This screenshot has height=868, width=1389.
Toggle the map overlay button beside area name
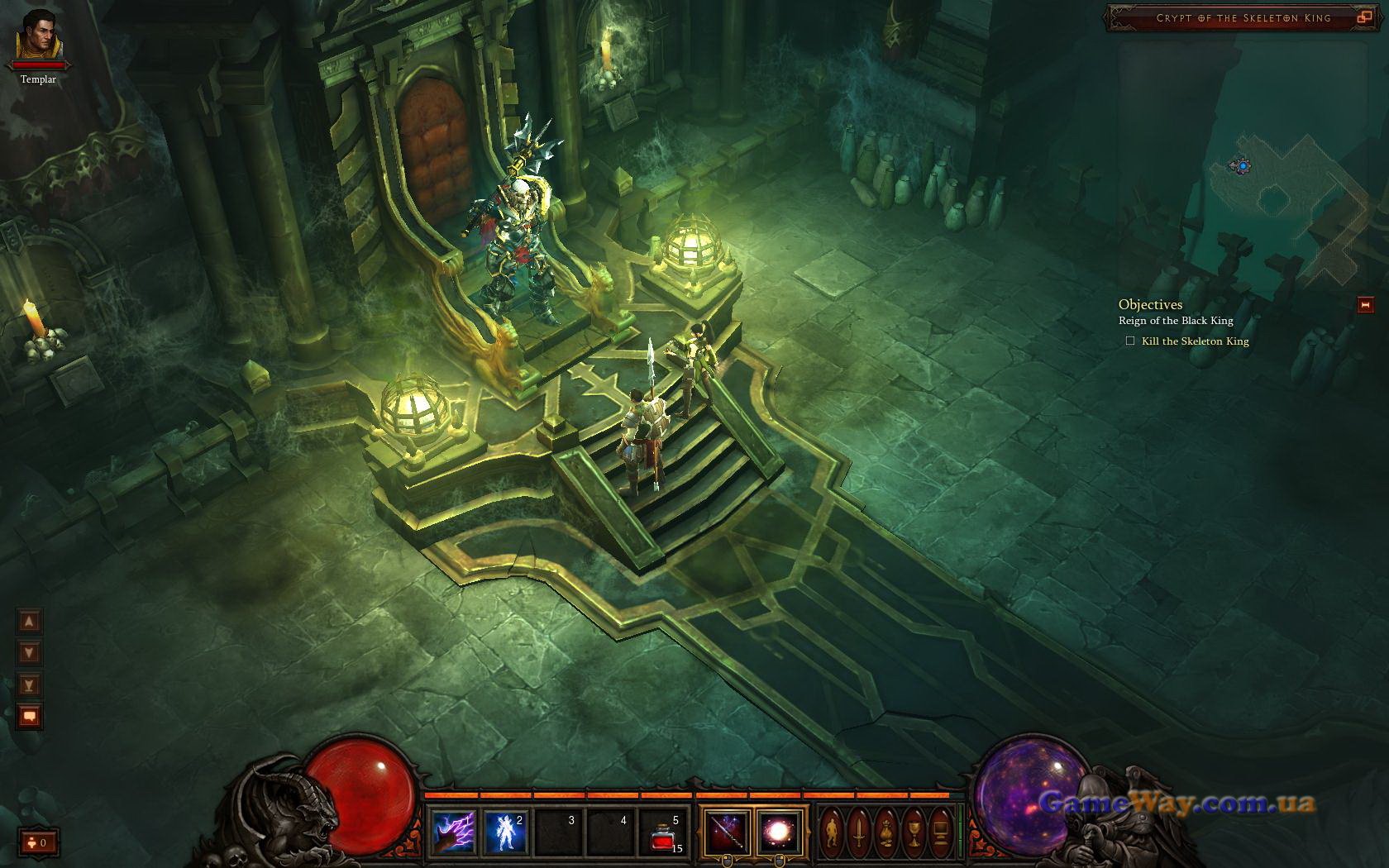coord(1364,17)
